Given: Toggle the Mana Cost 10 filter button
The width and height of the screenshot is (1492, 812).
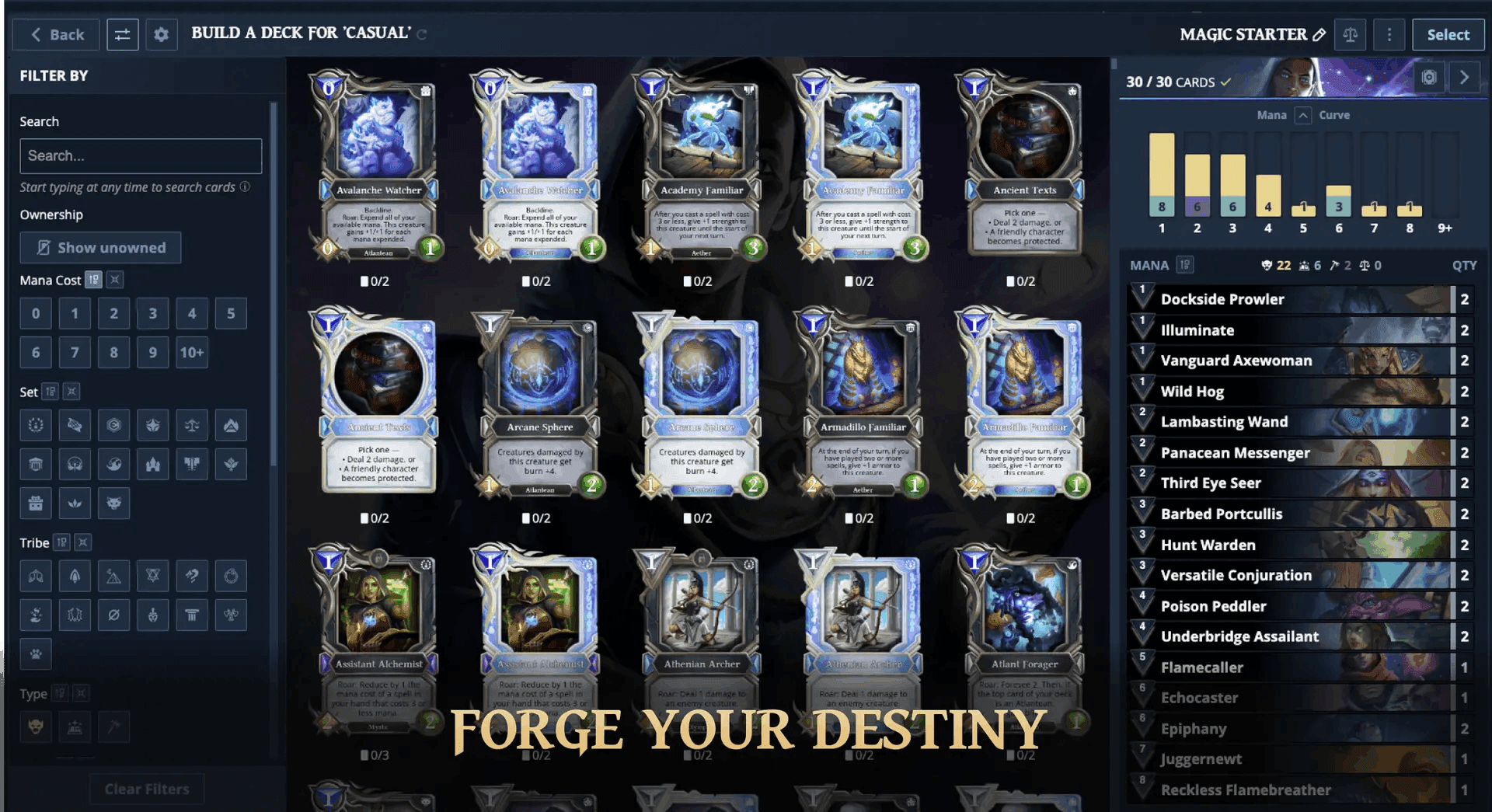Looking at the screenshot, I should (191, 352).
